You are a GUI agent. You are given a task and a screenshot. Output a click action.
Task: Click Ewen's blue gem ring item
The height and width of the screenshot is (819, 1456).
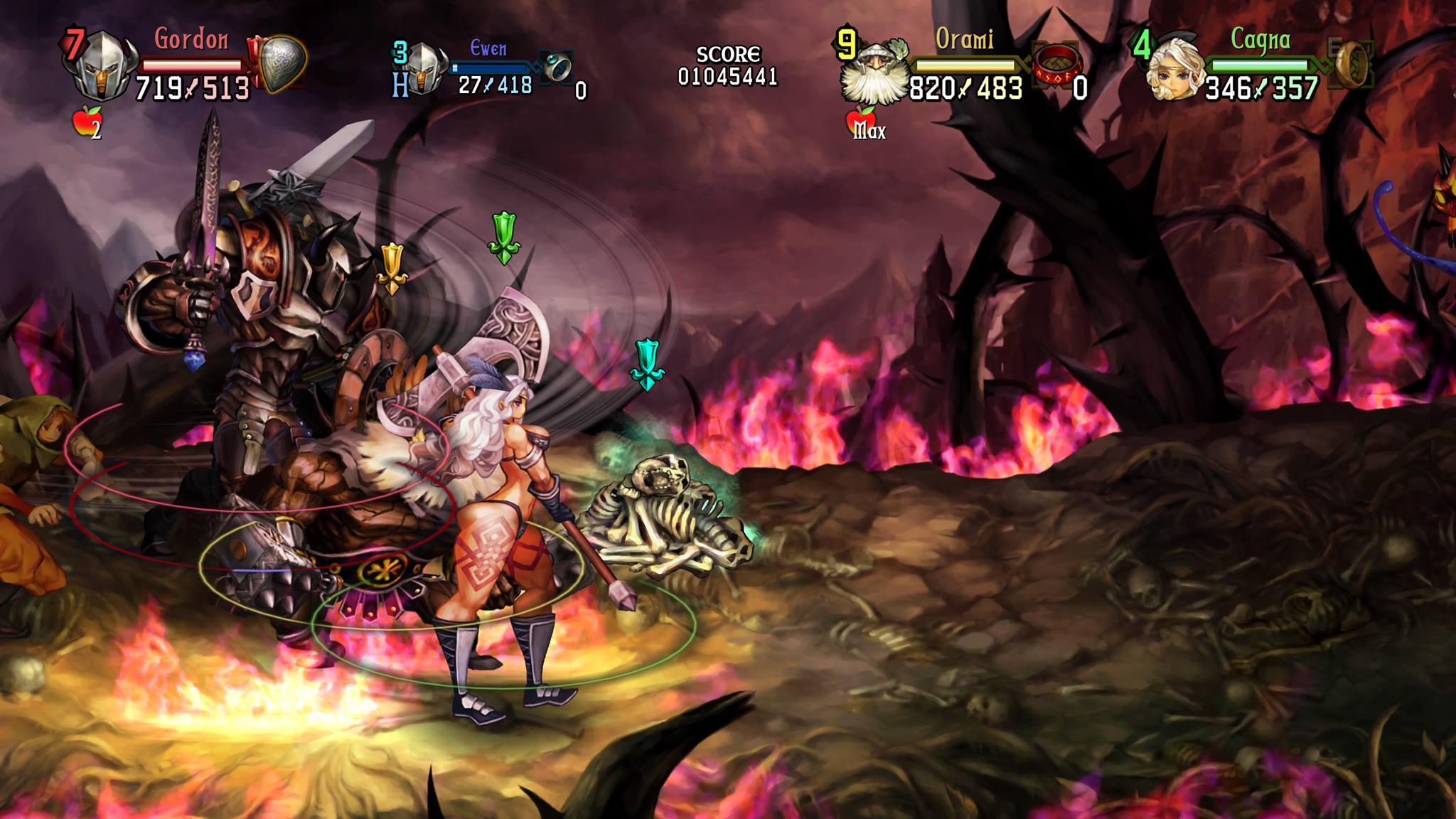(x=557, y=67)
